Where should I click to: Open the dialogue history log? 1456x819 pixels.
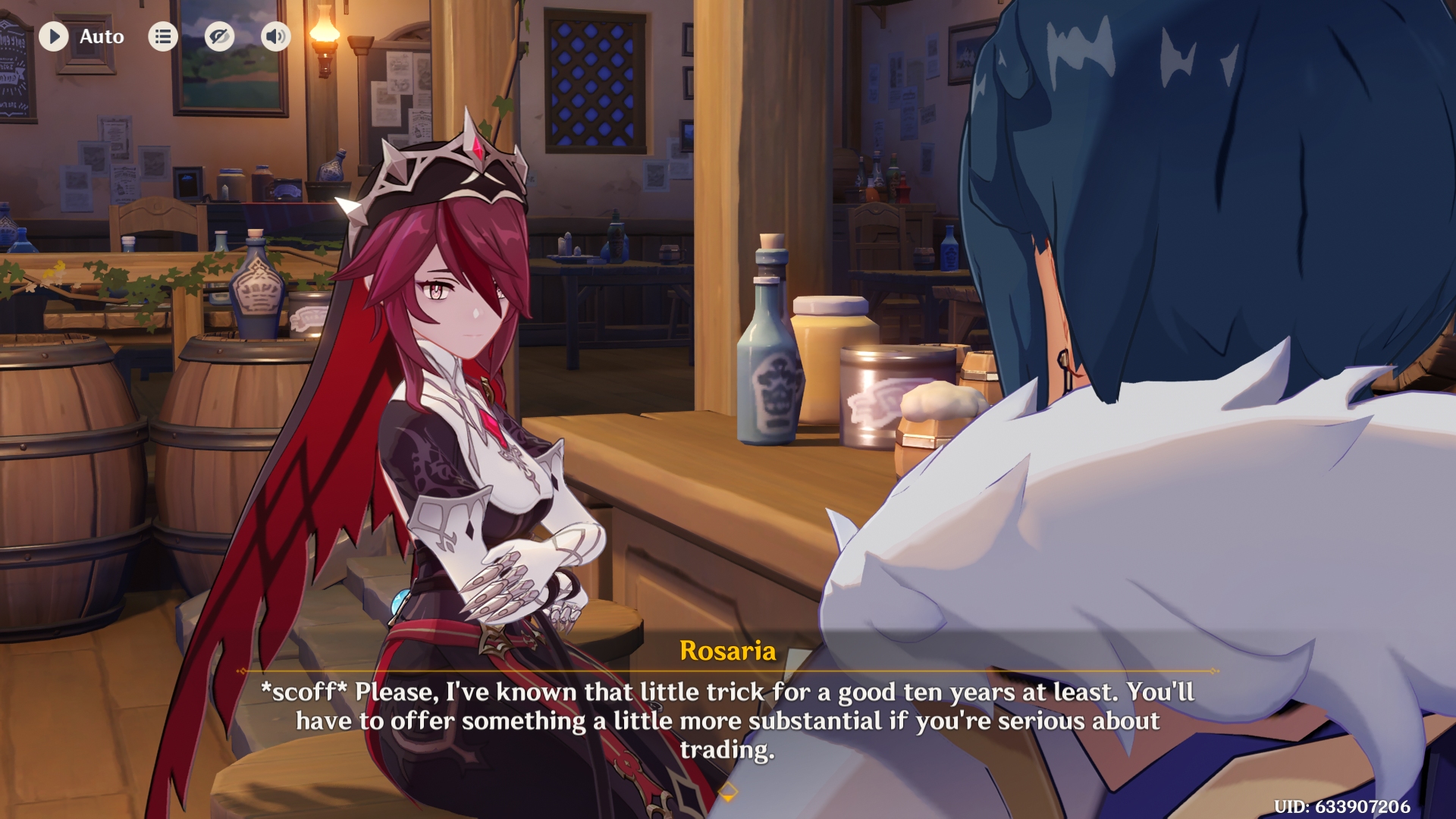point(163,36)
